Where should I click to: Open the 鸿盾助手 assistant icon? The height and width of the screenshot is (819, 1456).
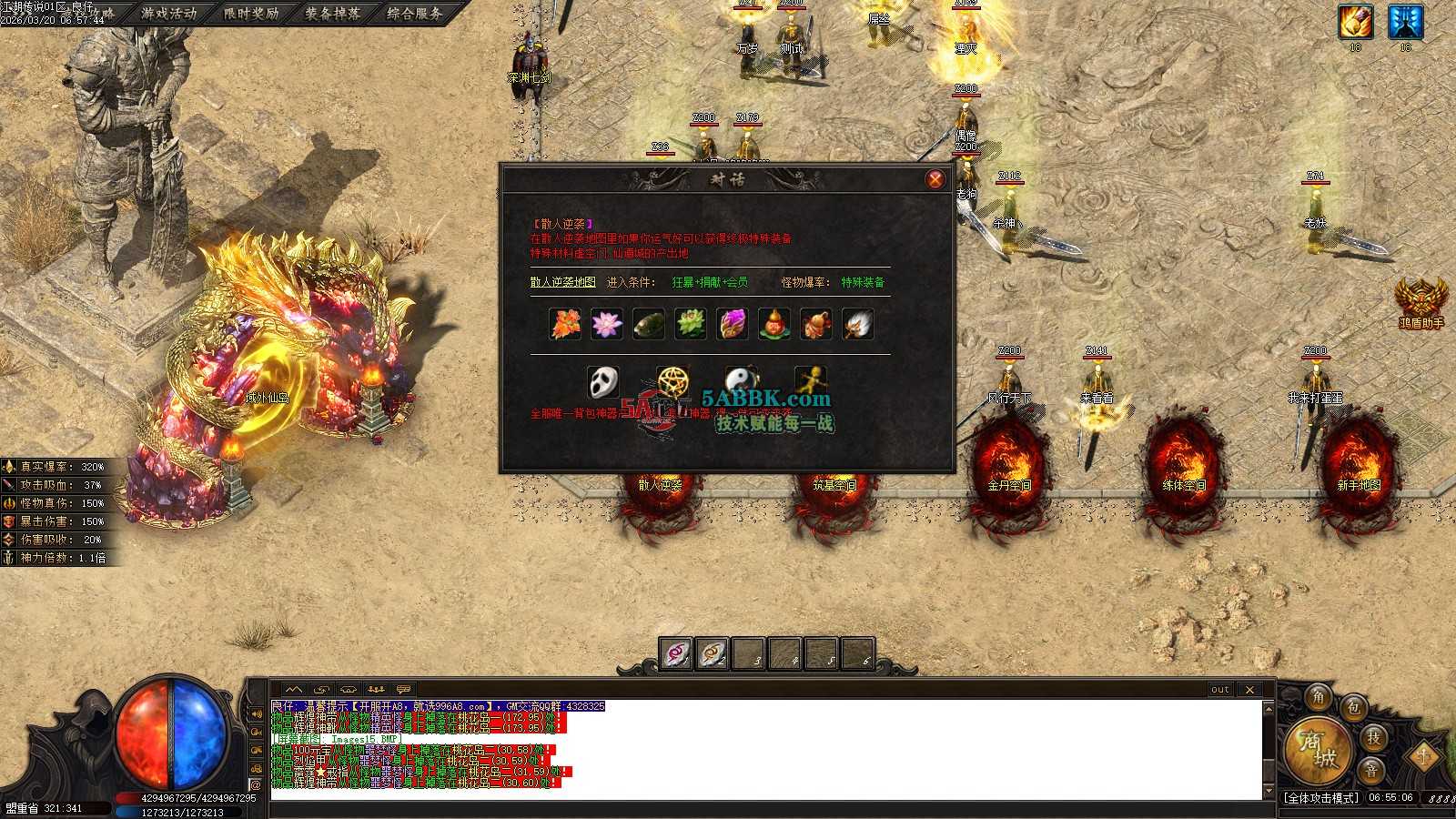click(1421, 301)
